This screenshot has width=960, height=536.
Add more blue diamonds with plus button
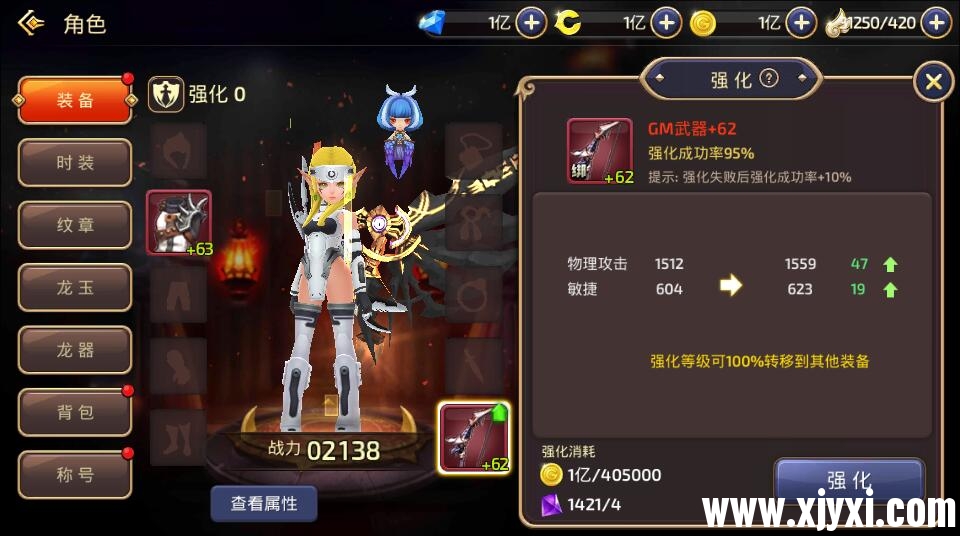(x=531, y=22)
